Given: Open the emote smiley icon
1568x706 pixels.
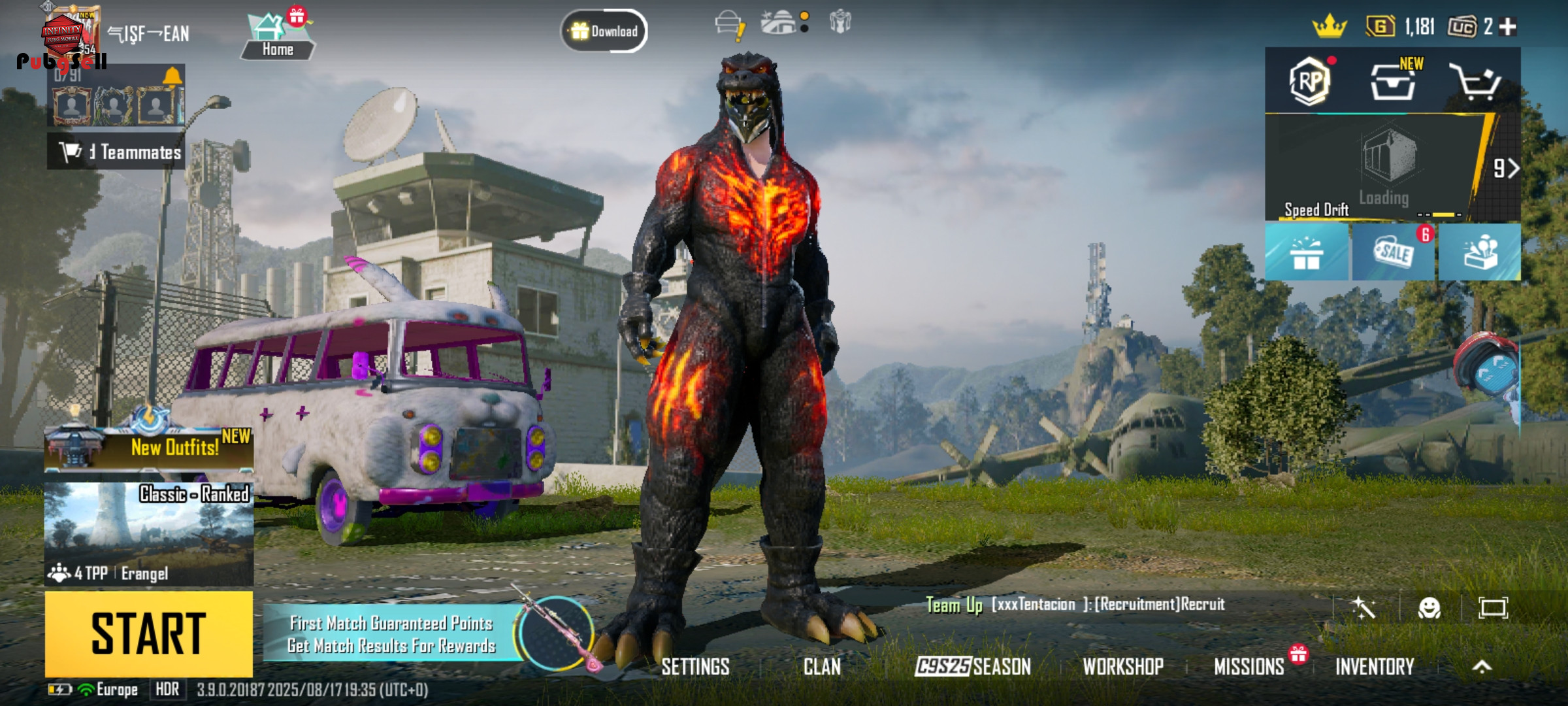Looking at the screenshot, I should coord(1429,609).
